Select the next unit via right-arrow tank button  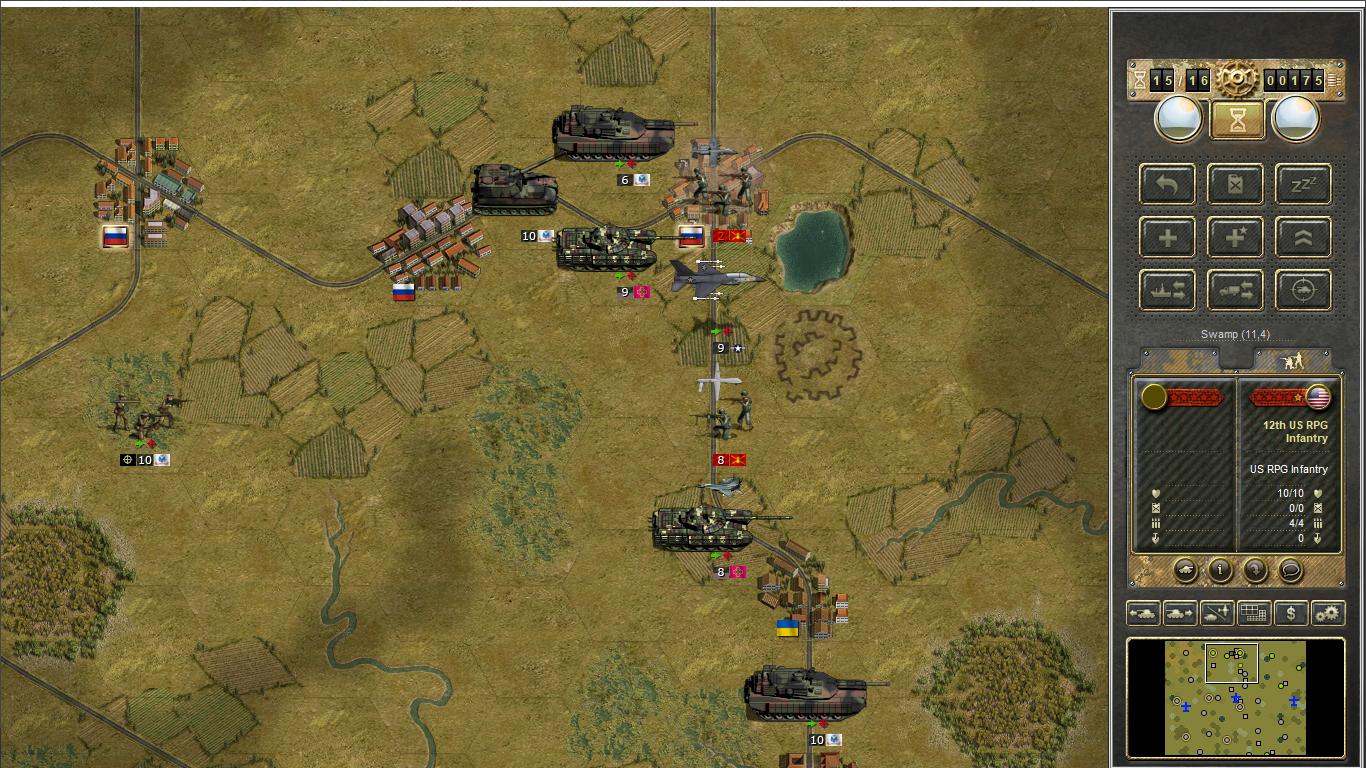1180,612
